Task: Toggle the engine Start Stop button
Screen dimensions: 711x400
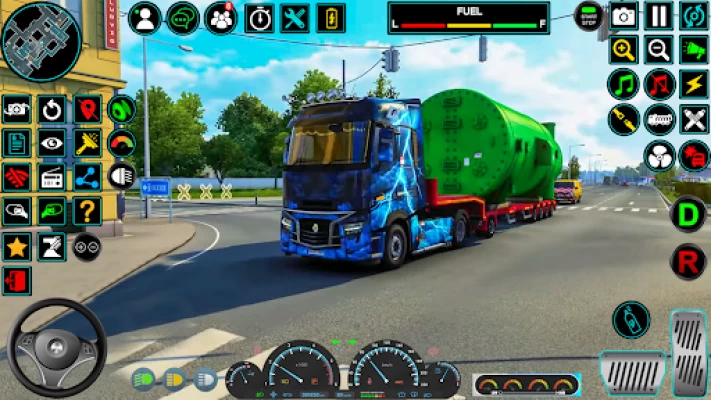Action: (588, 16)
